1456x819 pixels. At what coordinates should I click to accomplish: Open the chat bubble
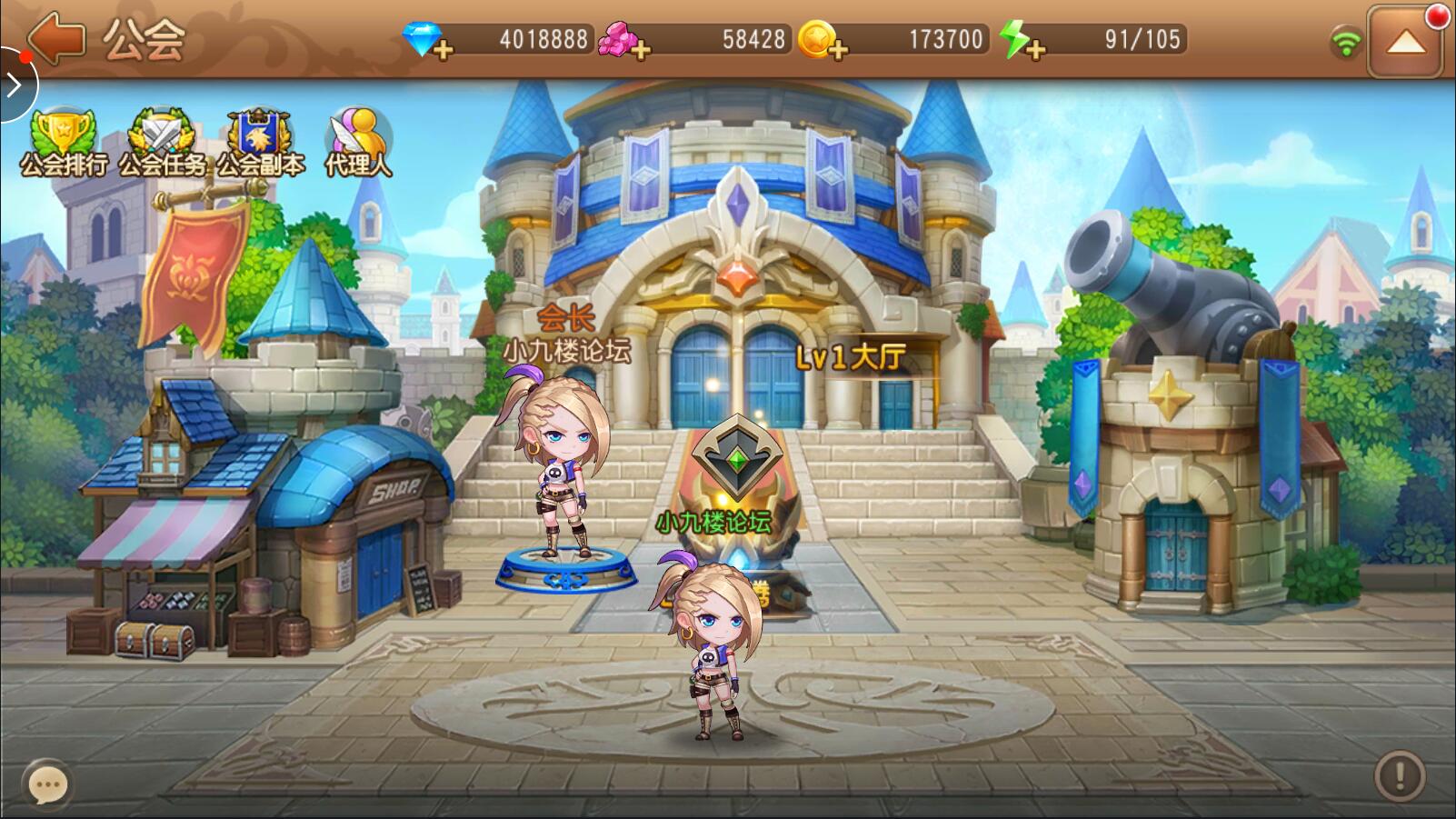[47, 784]
